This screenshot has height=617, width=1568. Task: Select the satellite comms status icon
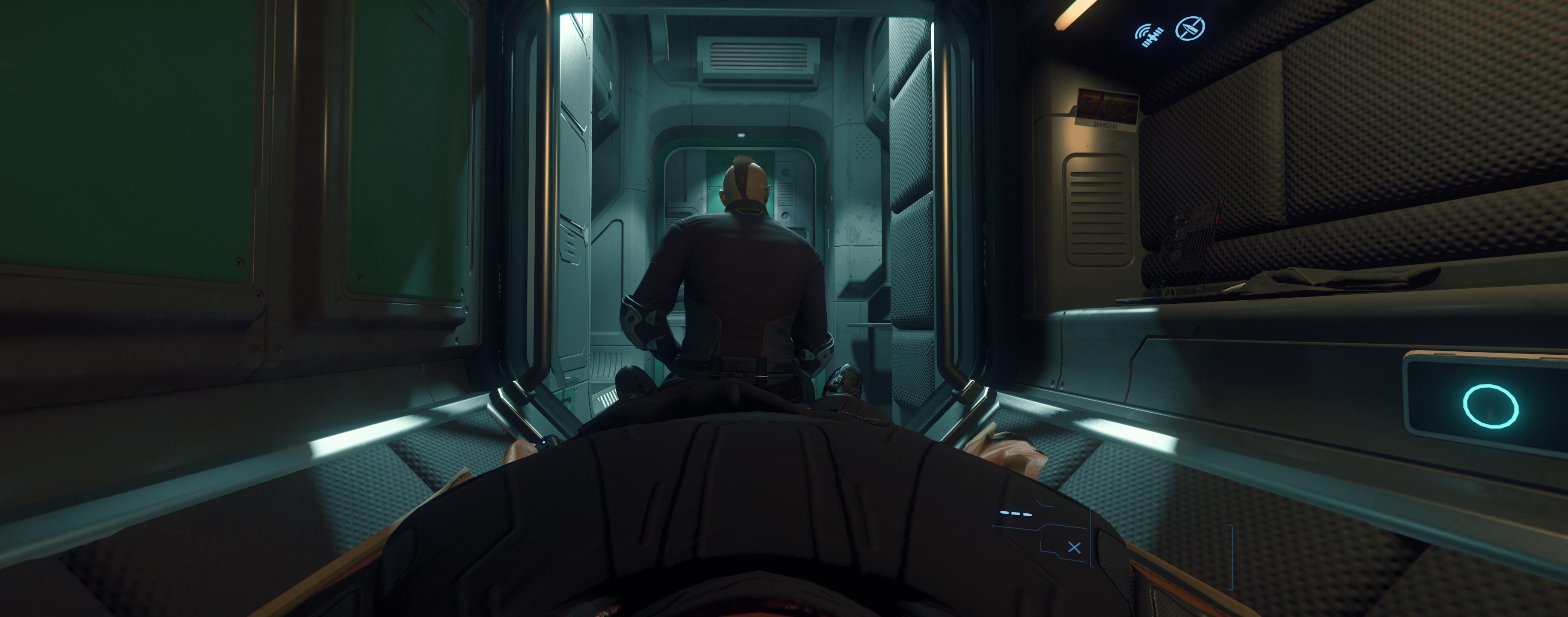pos(1151,35)
